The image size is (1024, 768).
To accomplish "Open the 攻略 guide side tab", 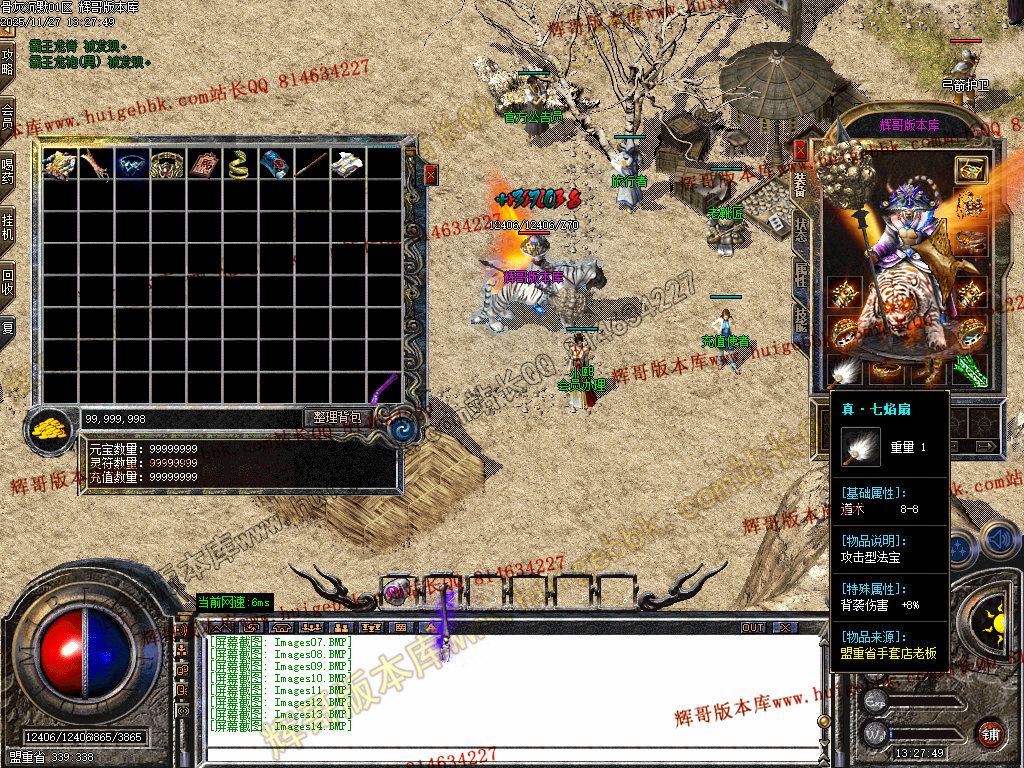I will 7,62.
